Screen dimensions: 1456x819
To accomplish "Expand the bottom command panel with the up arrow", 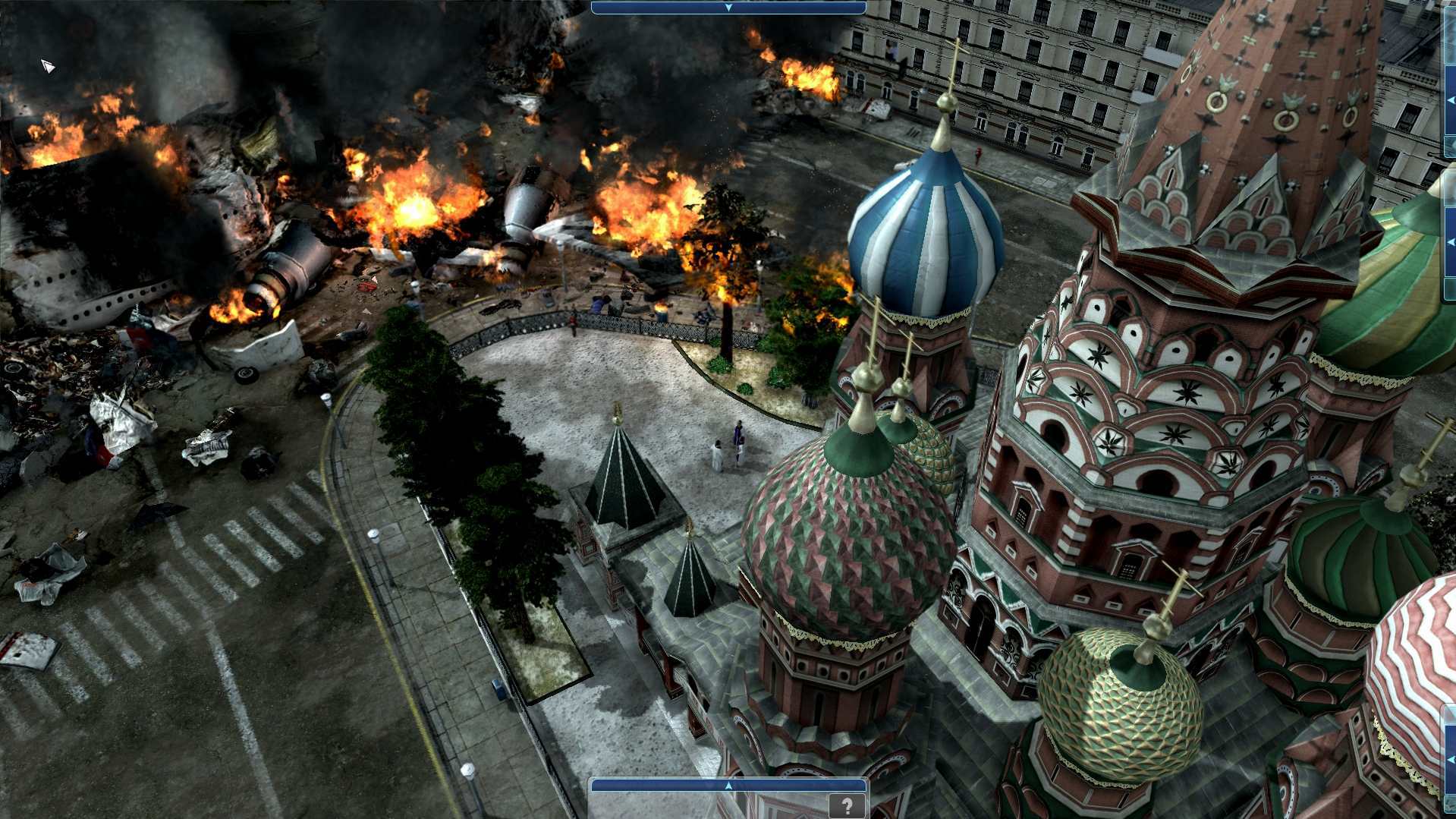I will click(x=727, y=786).
